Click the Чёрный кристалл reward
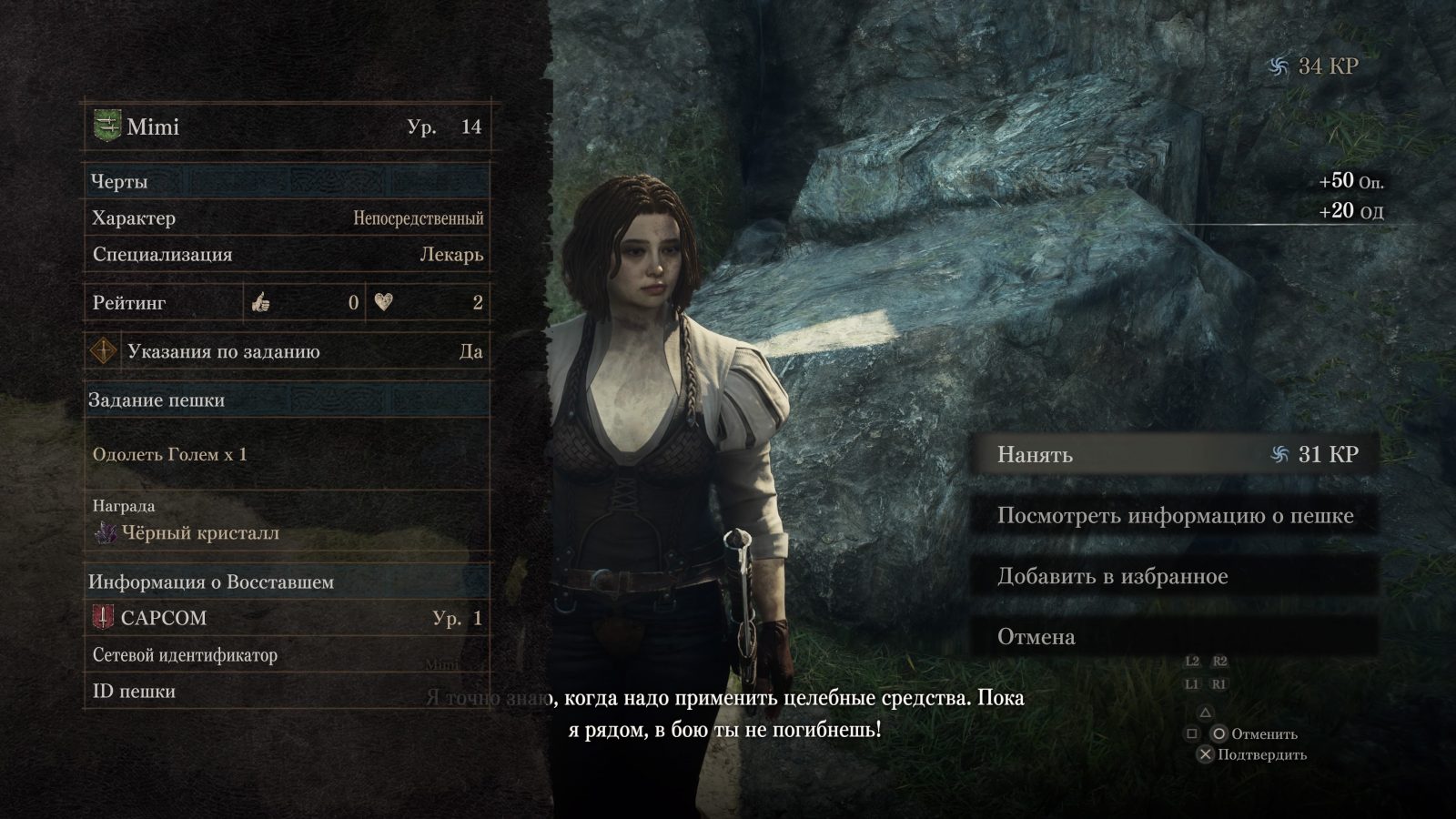 tap(200, 533)
